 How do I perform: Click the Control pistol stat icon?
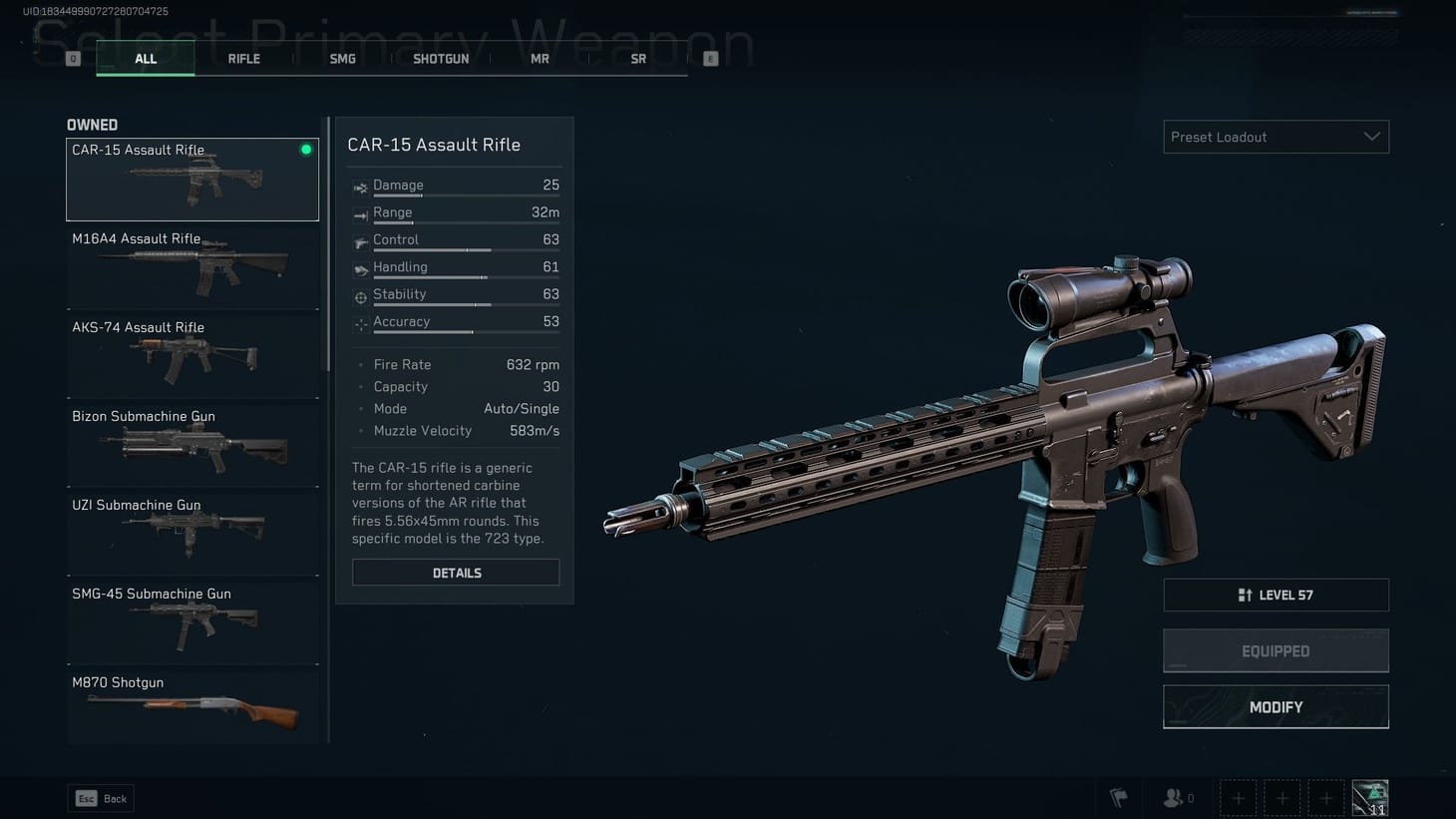(x=359, y=240)
